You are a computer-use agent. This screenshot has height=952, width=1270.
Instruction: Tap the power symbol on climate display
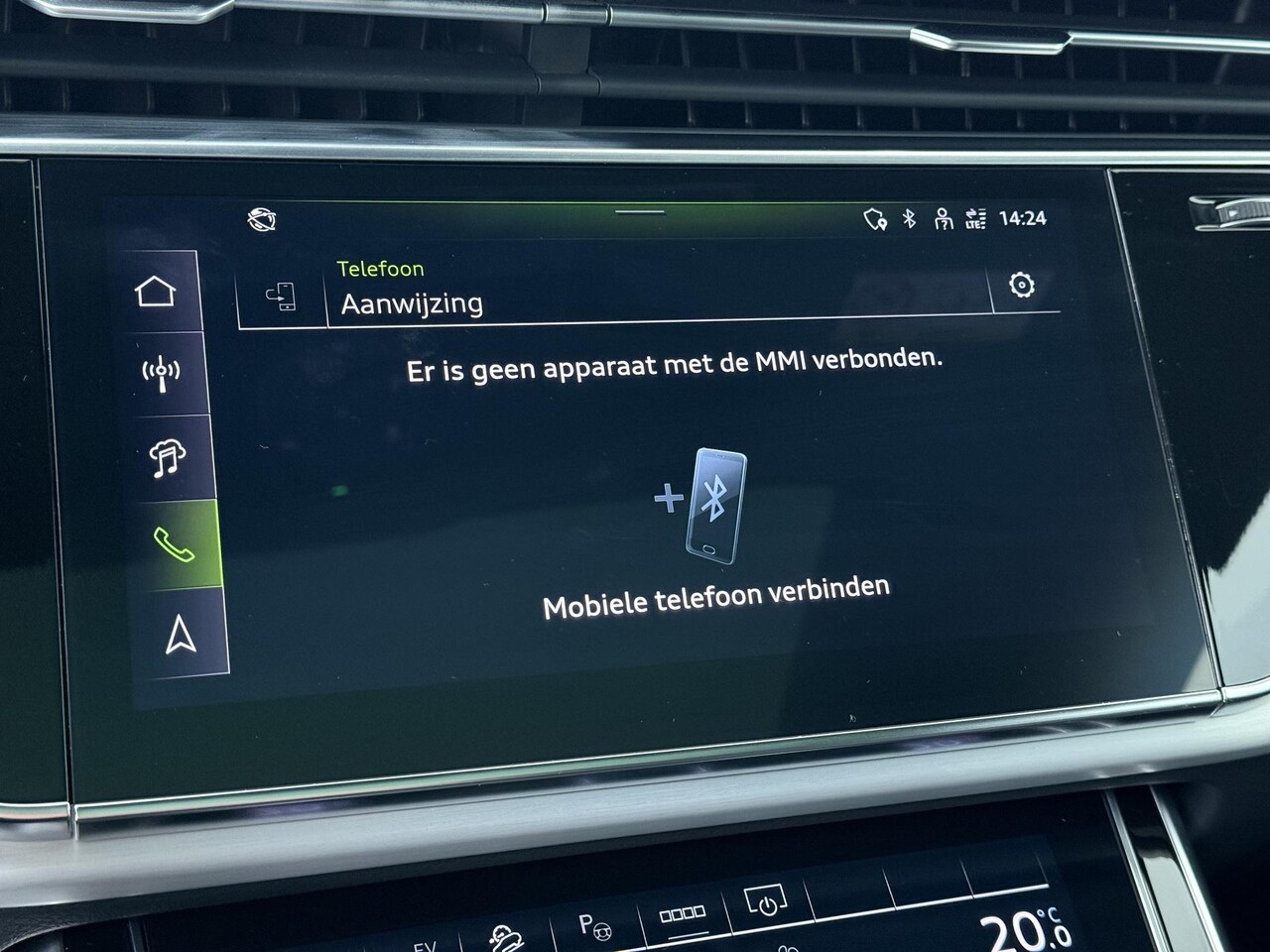click(x=766, y=903)
